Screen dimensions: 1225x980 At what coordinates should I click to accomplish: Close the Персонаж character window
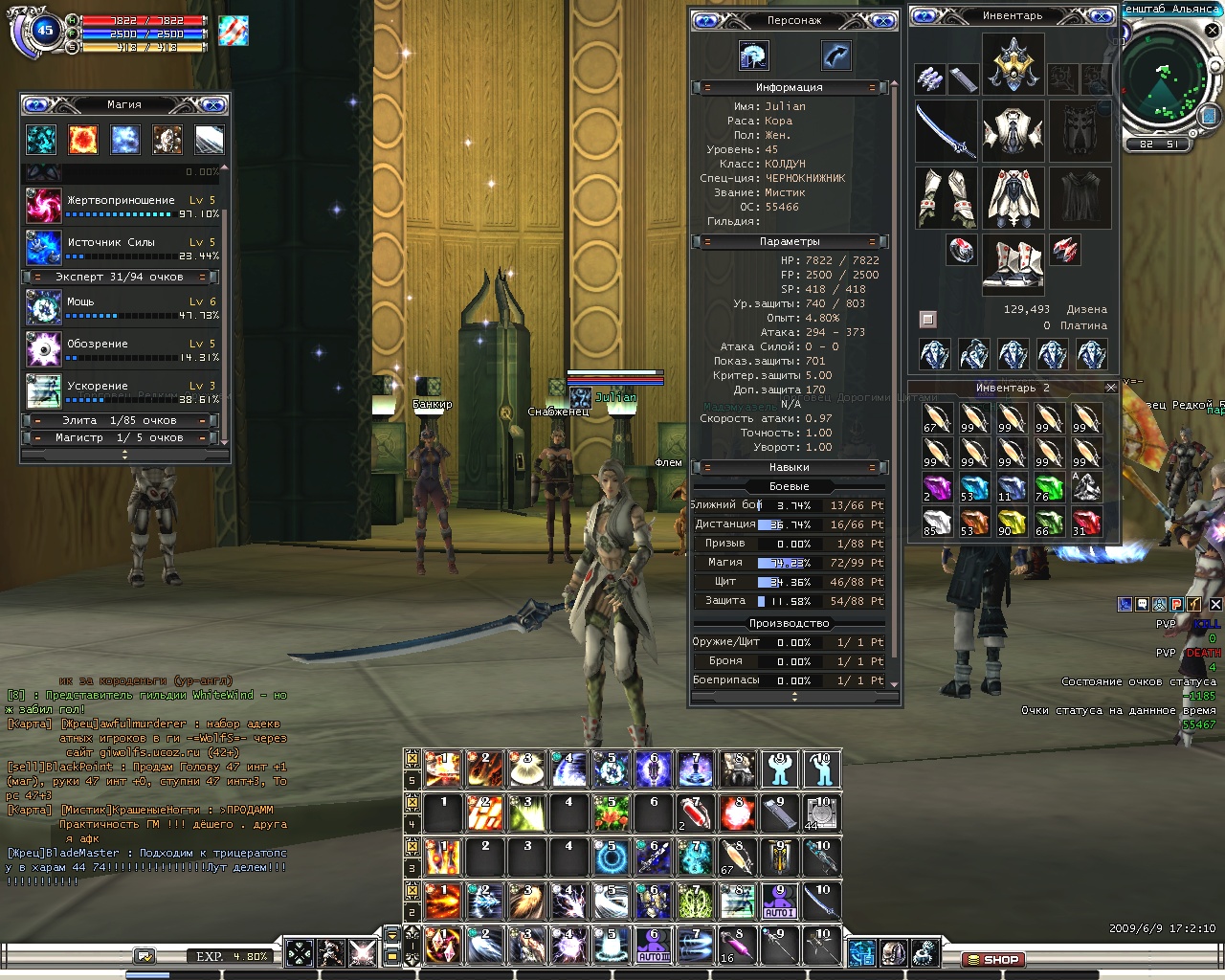[882, 20]
